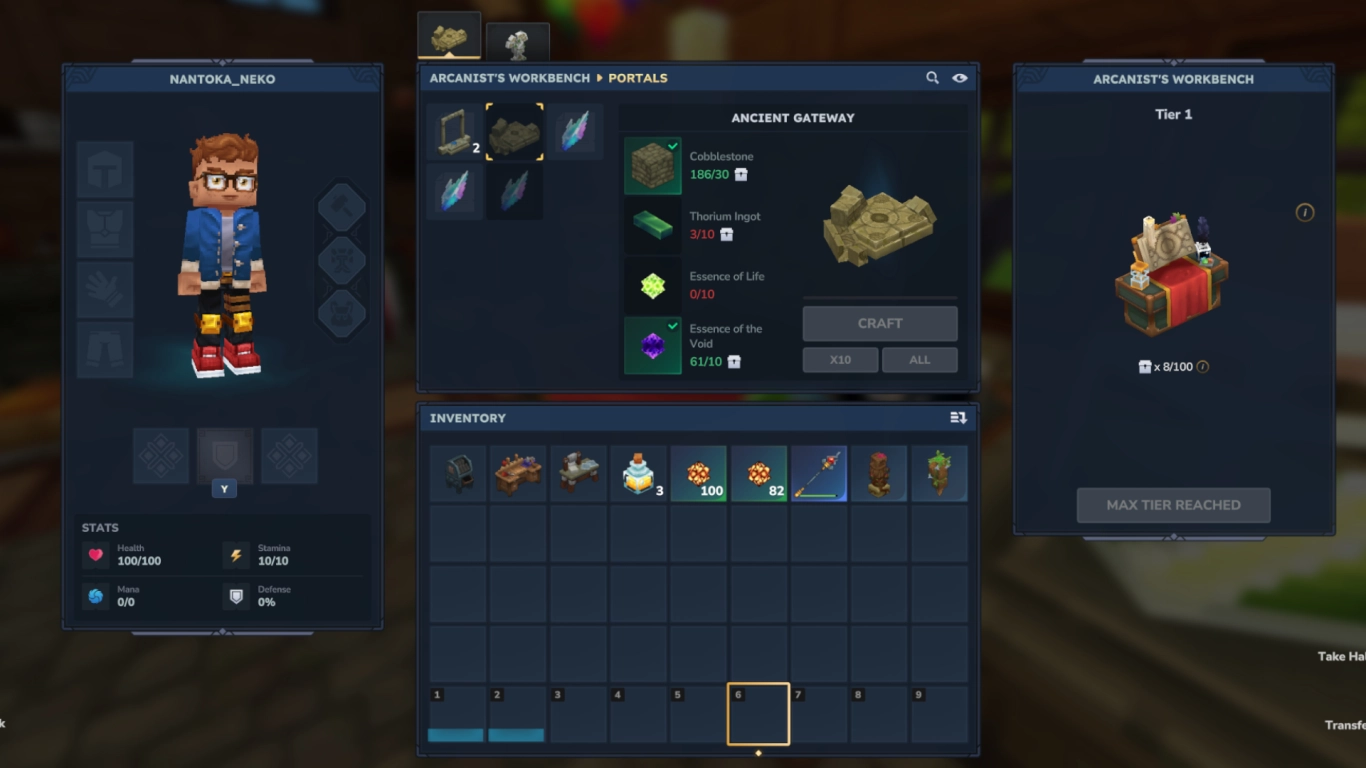Image resolution: width=1366 pixels, height=768 pixels.
Task: Switch to the statue recipe tab
Action: click(518, 40)
